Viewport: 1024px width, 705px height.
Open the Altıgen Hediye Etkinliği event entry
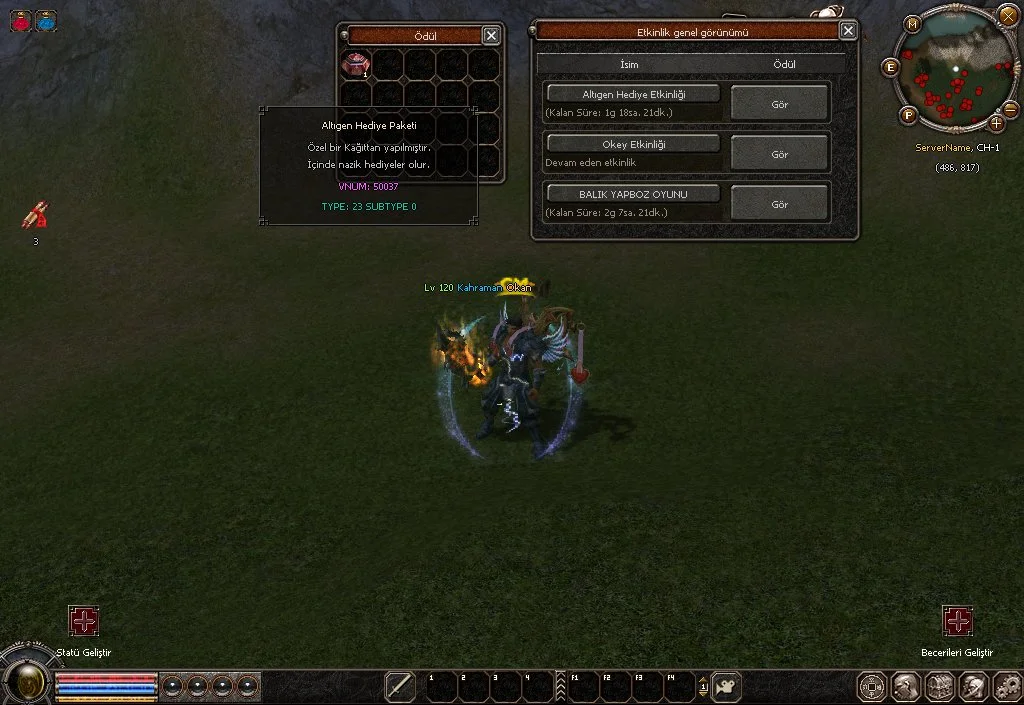(x=633, y=94)
